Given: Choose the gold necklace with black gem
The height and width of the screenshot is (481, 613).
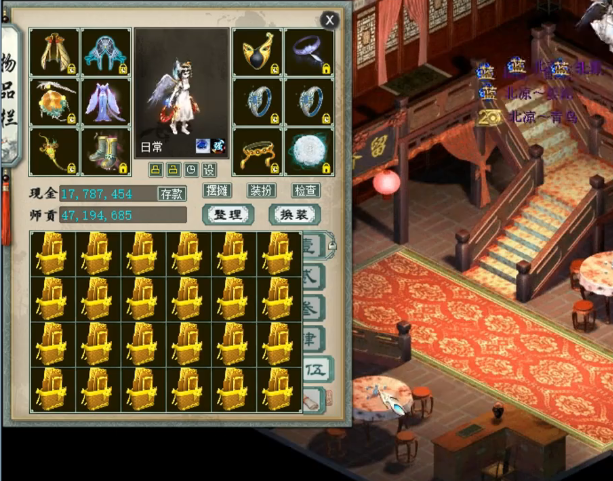Looking at the screenshot, I should pyautogui.click(x=258, y=52).
